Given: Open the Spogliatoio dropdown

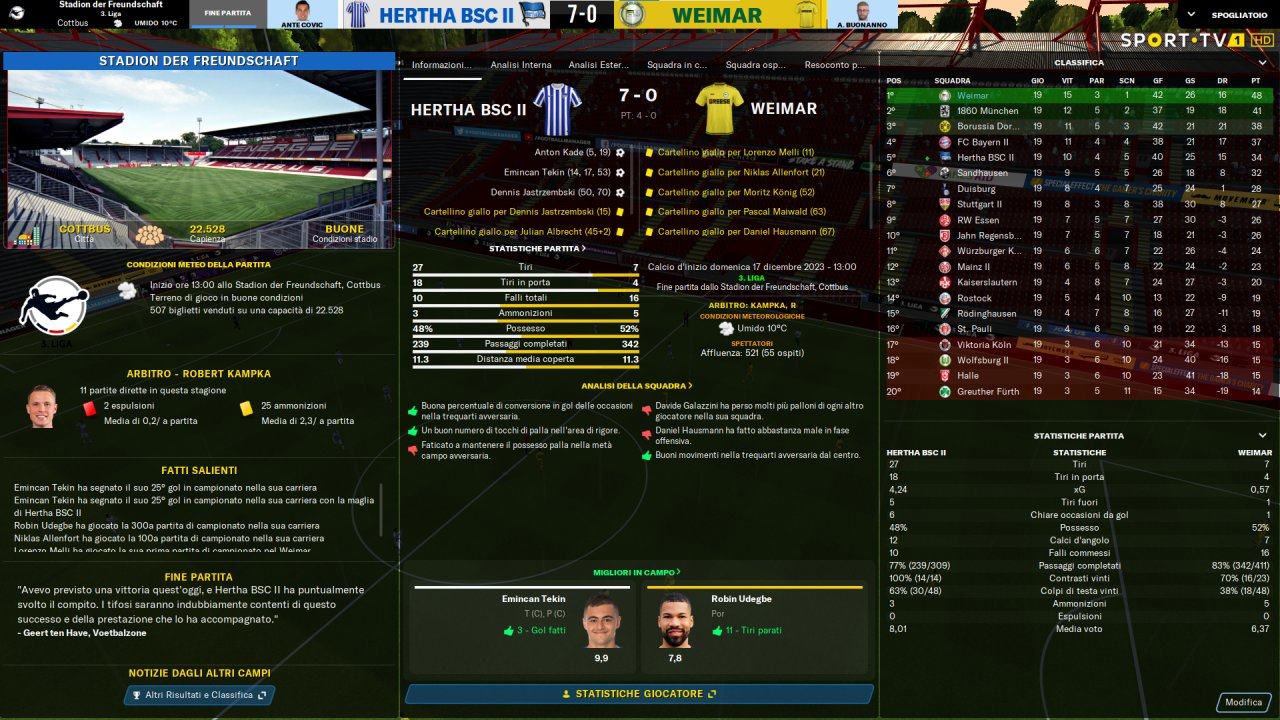Looking at the screenshot, I should pos(1227,15).
